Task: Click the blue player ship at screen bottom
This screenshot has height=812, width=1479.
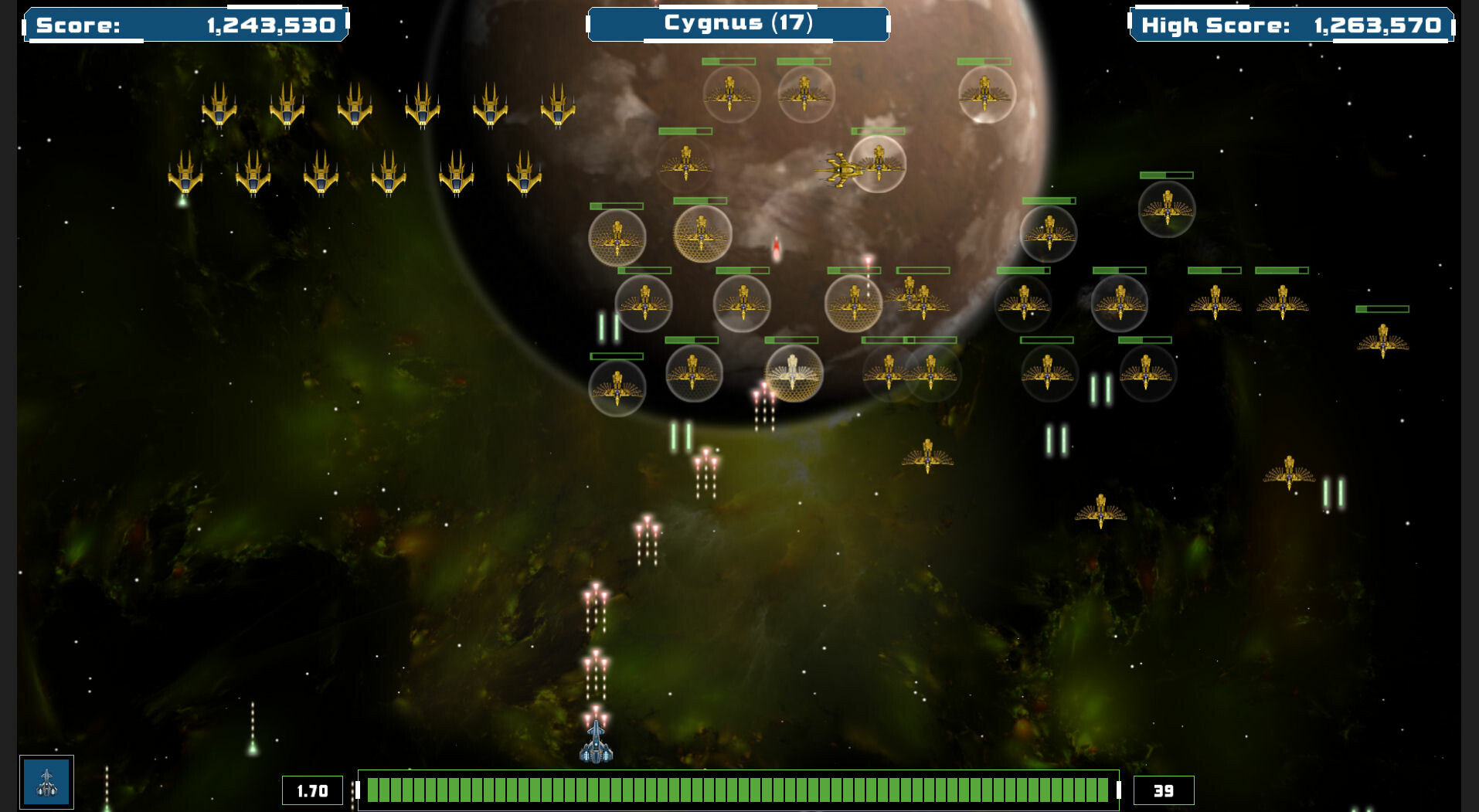Action: point(595,746)
